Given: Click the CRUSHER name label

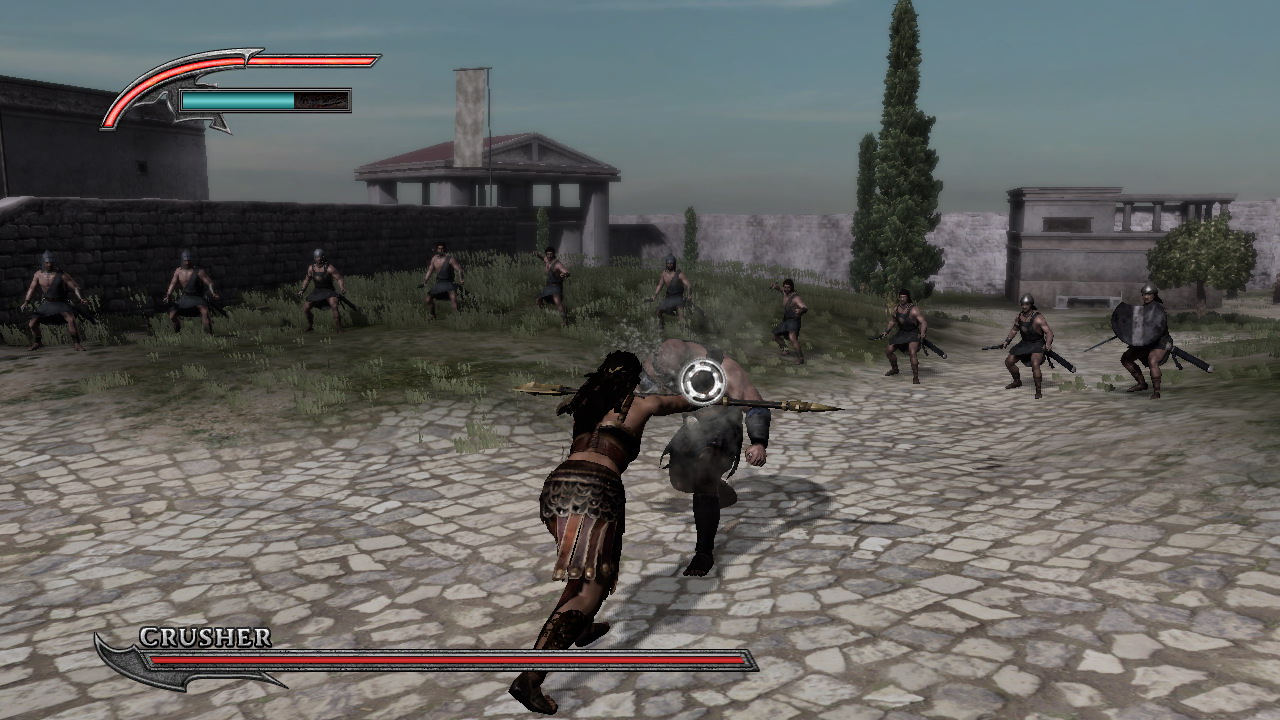Looking at the screenshot, I should coord(205,638).
